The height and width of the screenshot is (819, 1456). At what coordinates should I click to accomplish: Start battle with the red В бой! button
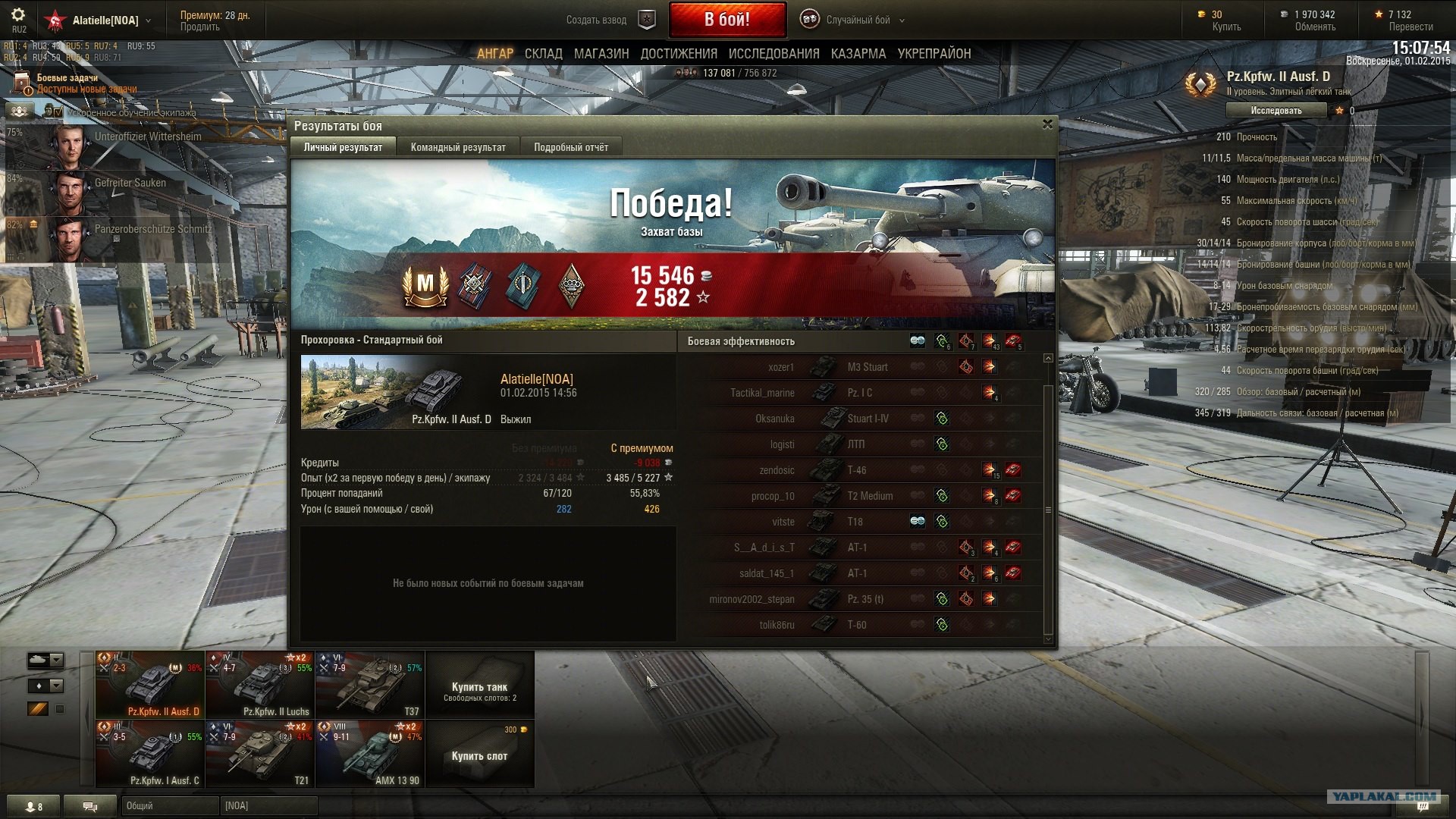coord(726,20)
